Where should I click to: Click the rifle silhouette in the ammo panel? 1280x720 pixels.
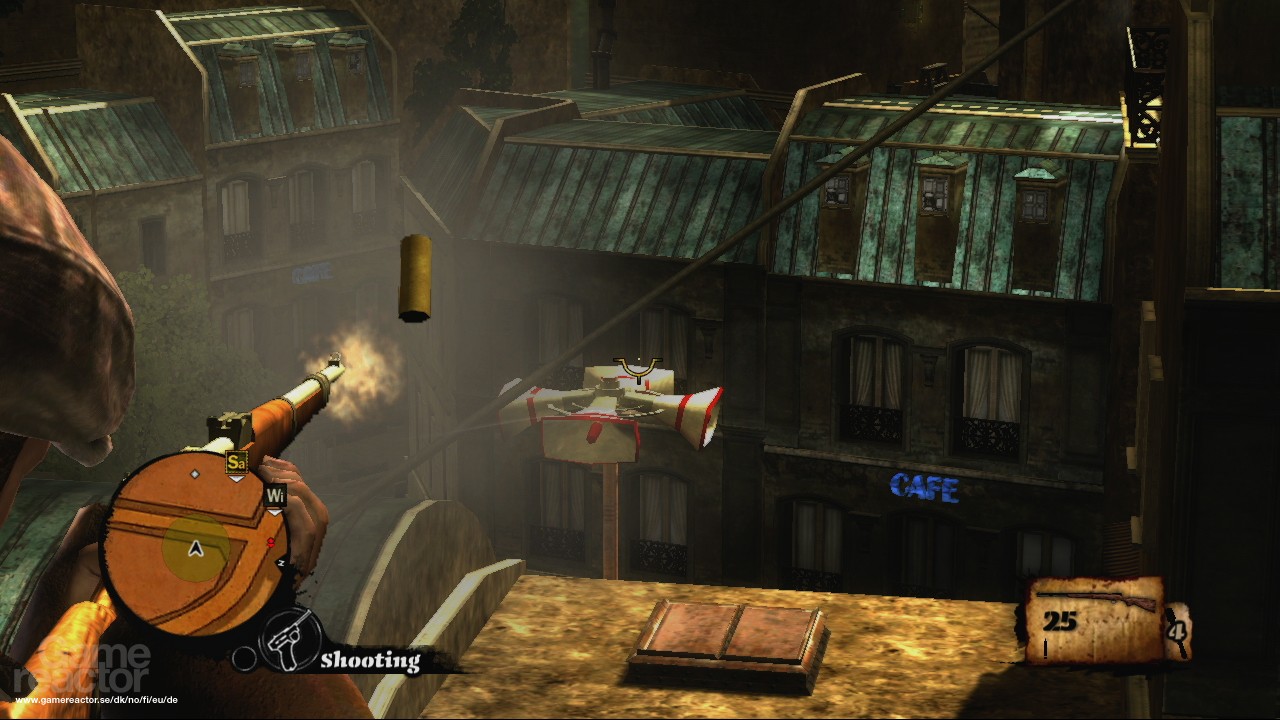(1095, 596)
